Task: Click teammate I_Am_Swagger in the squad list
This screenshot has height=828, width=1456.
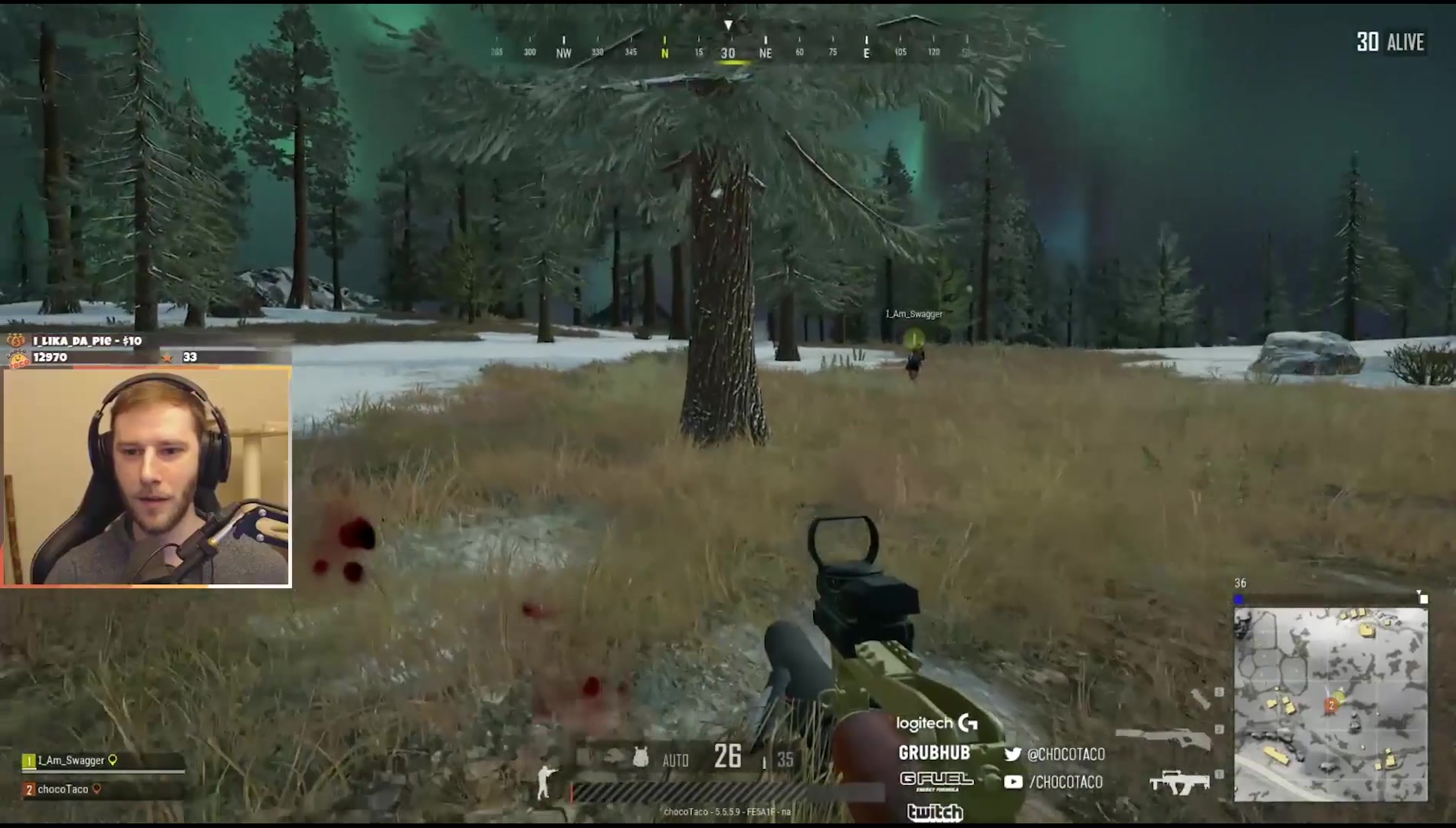Action: (71, 761)
